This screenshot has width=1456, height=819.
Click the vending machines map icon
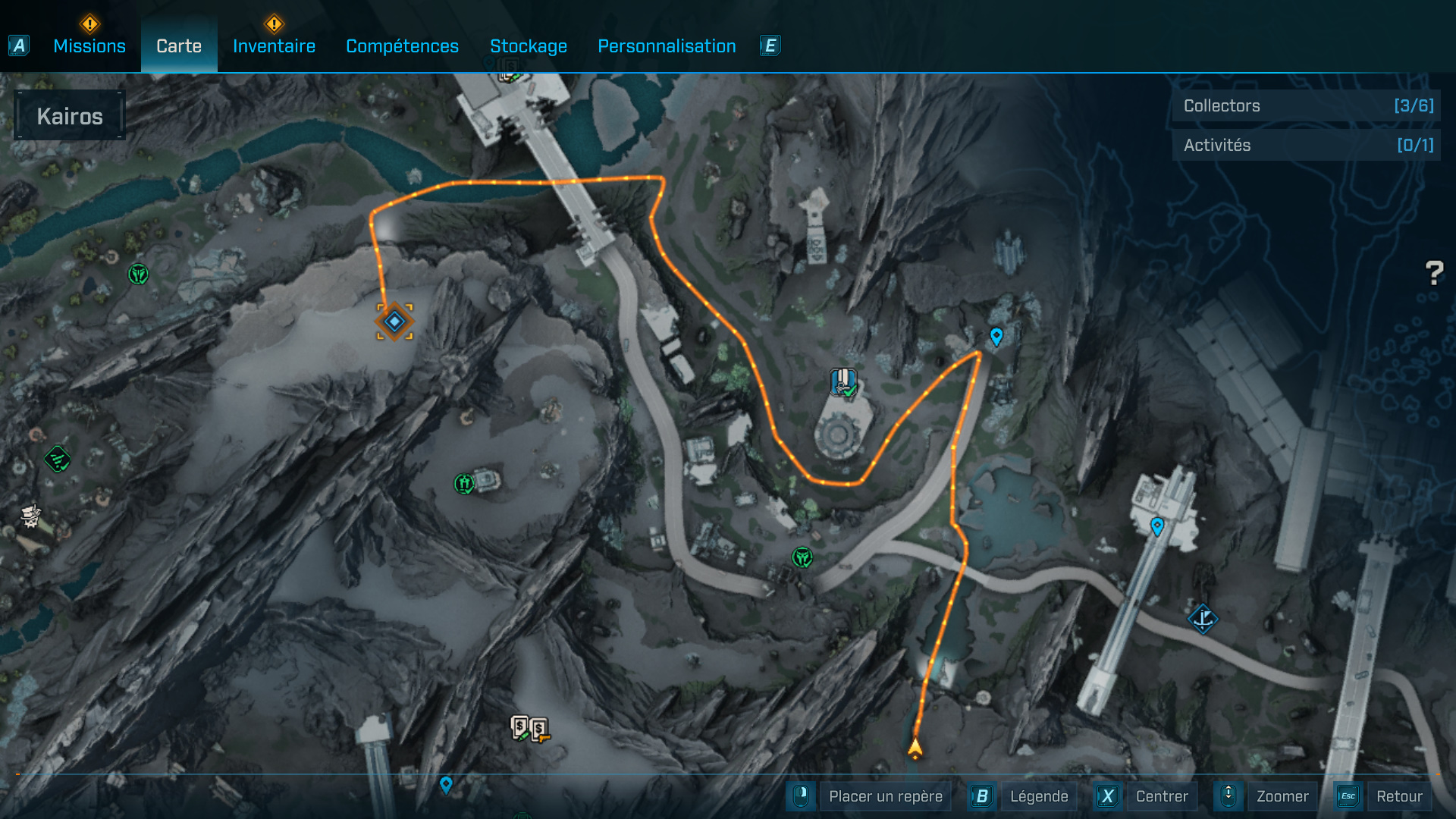(x=529, y=730)
